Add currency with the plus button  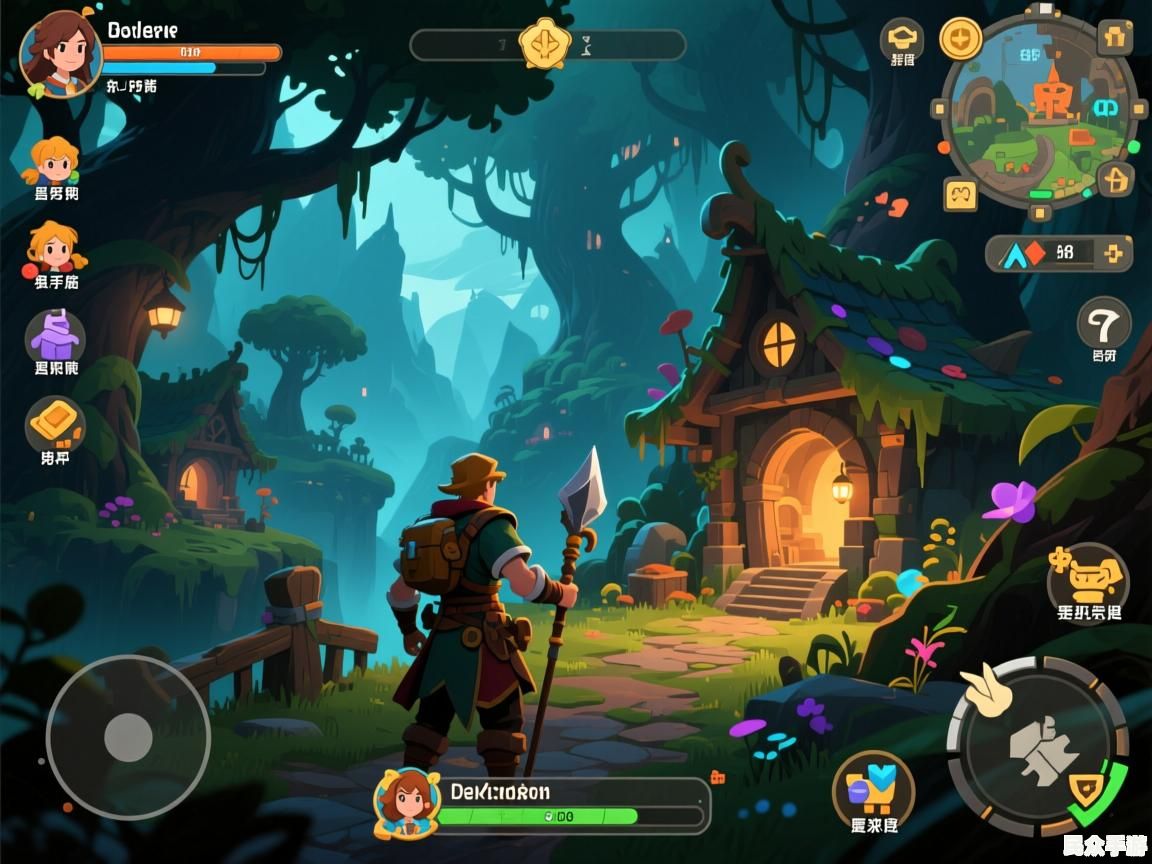(1112, 254)
